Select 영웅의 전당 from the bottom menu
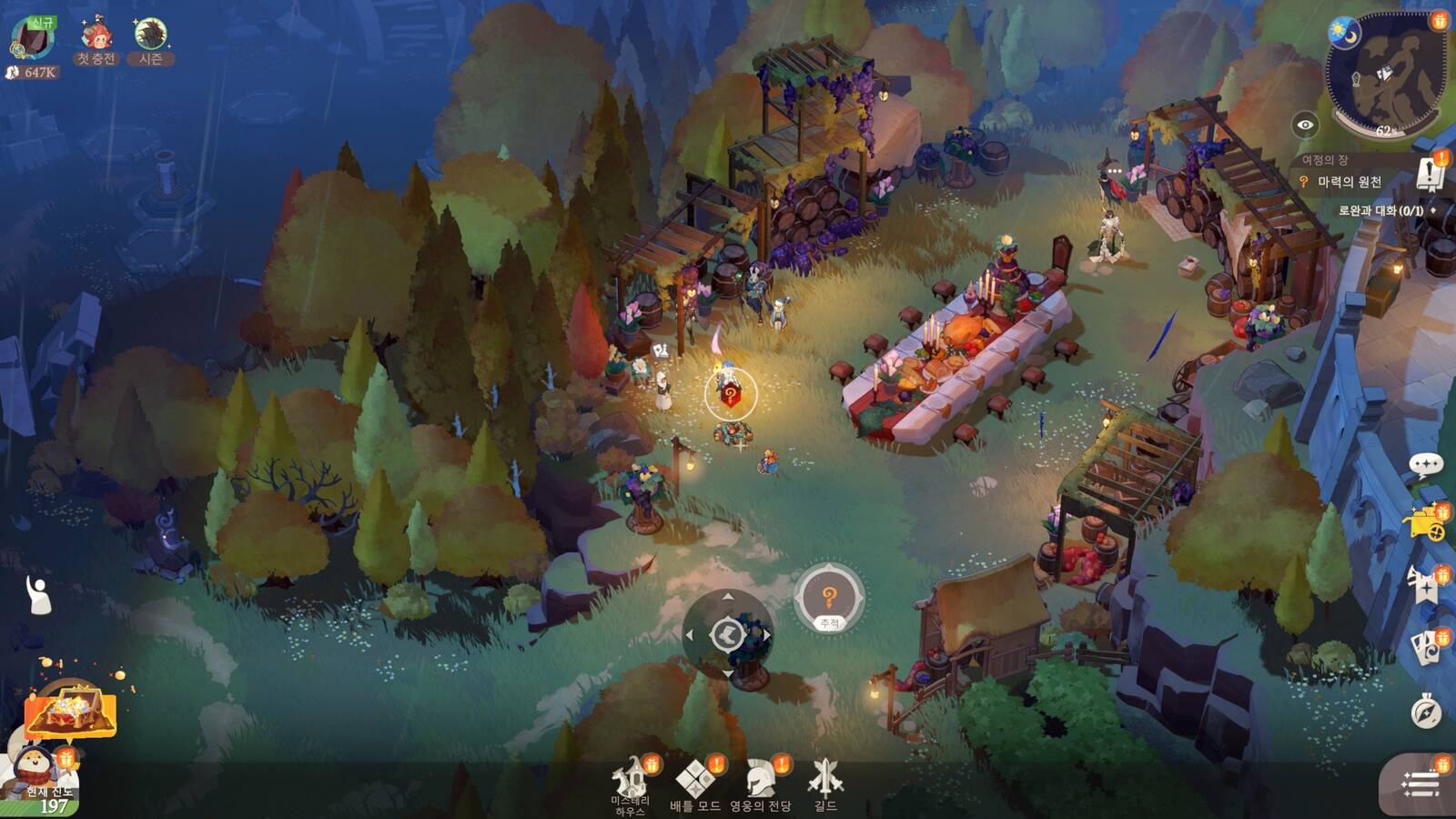 pos(758,776)
